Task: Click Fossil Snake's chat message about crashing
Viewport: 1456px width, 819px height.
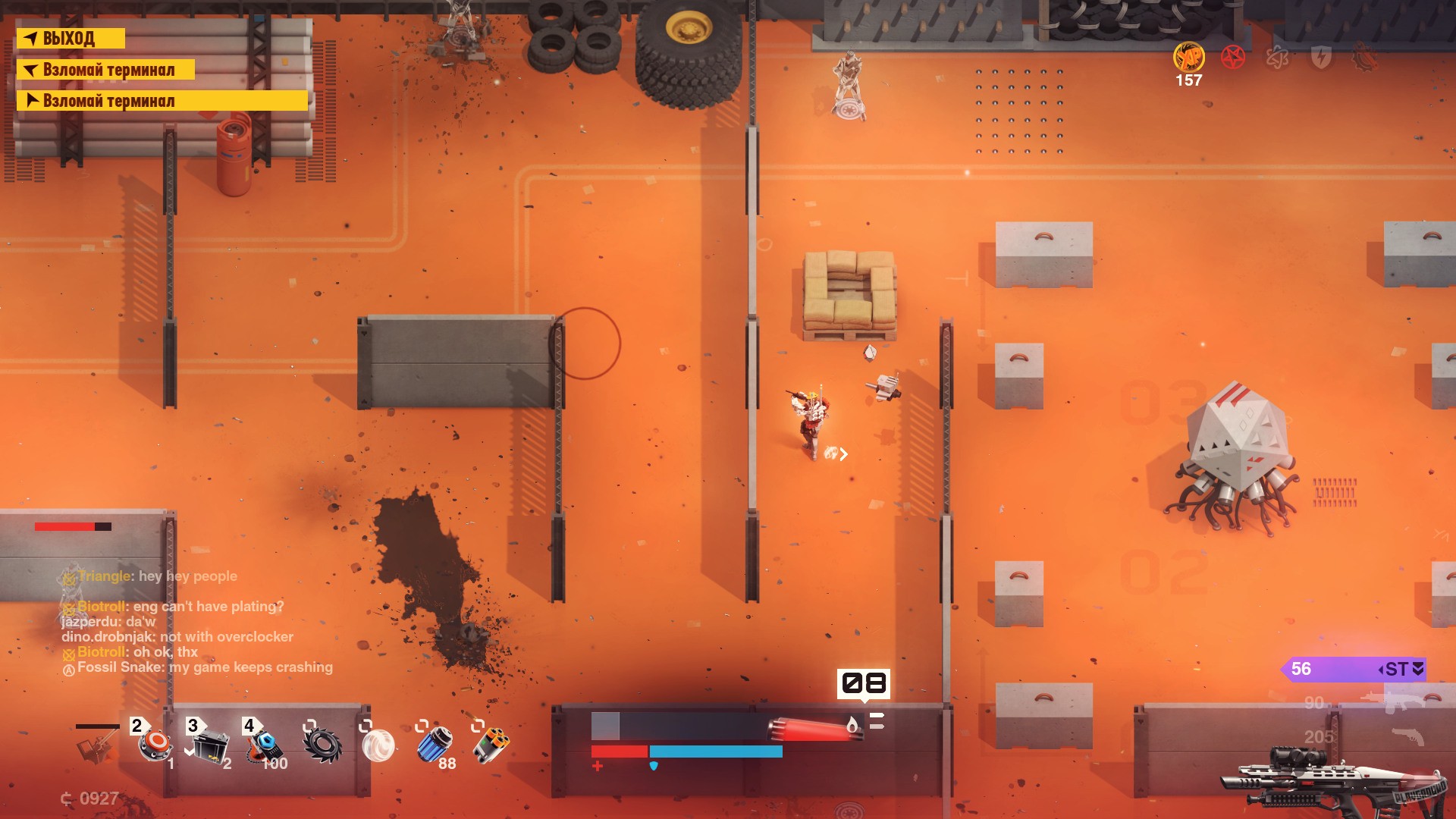Action: click(199, 667)
